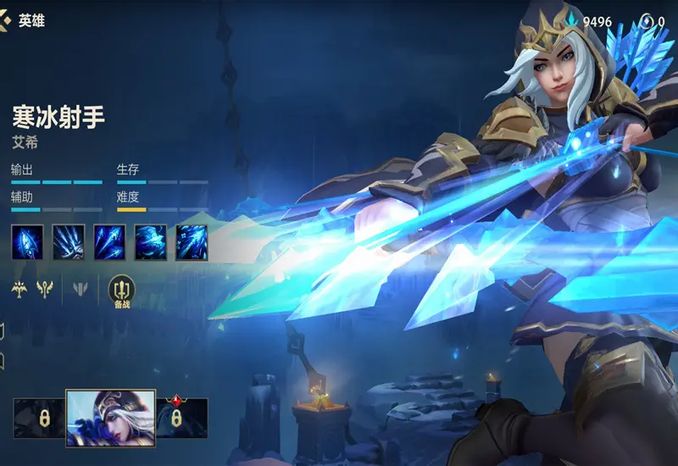This screenshot has height=466, width=678.
Task: View the three-arrow Volley ability icon
Action: 109,242
